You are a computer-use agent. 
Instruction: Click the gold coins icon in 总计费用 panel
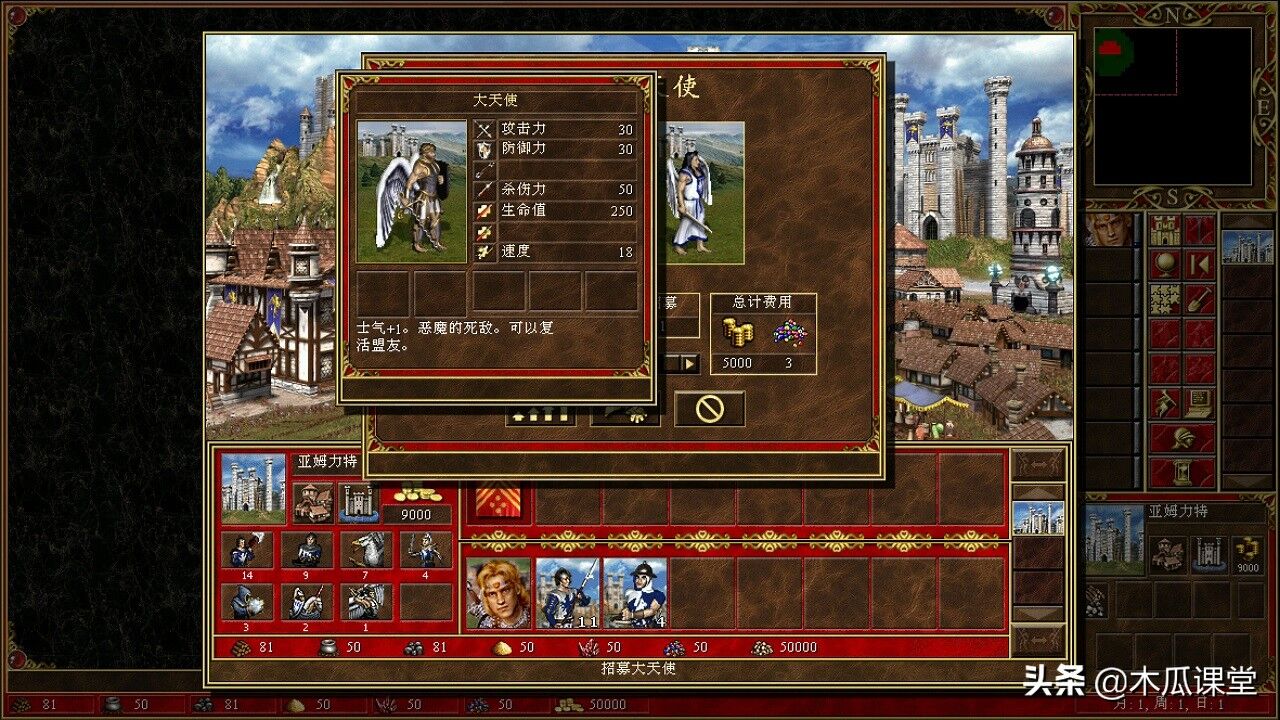point(738,333)
